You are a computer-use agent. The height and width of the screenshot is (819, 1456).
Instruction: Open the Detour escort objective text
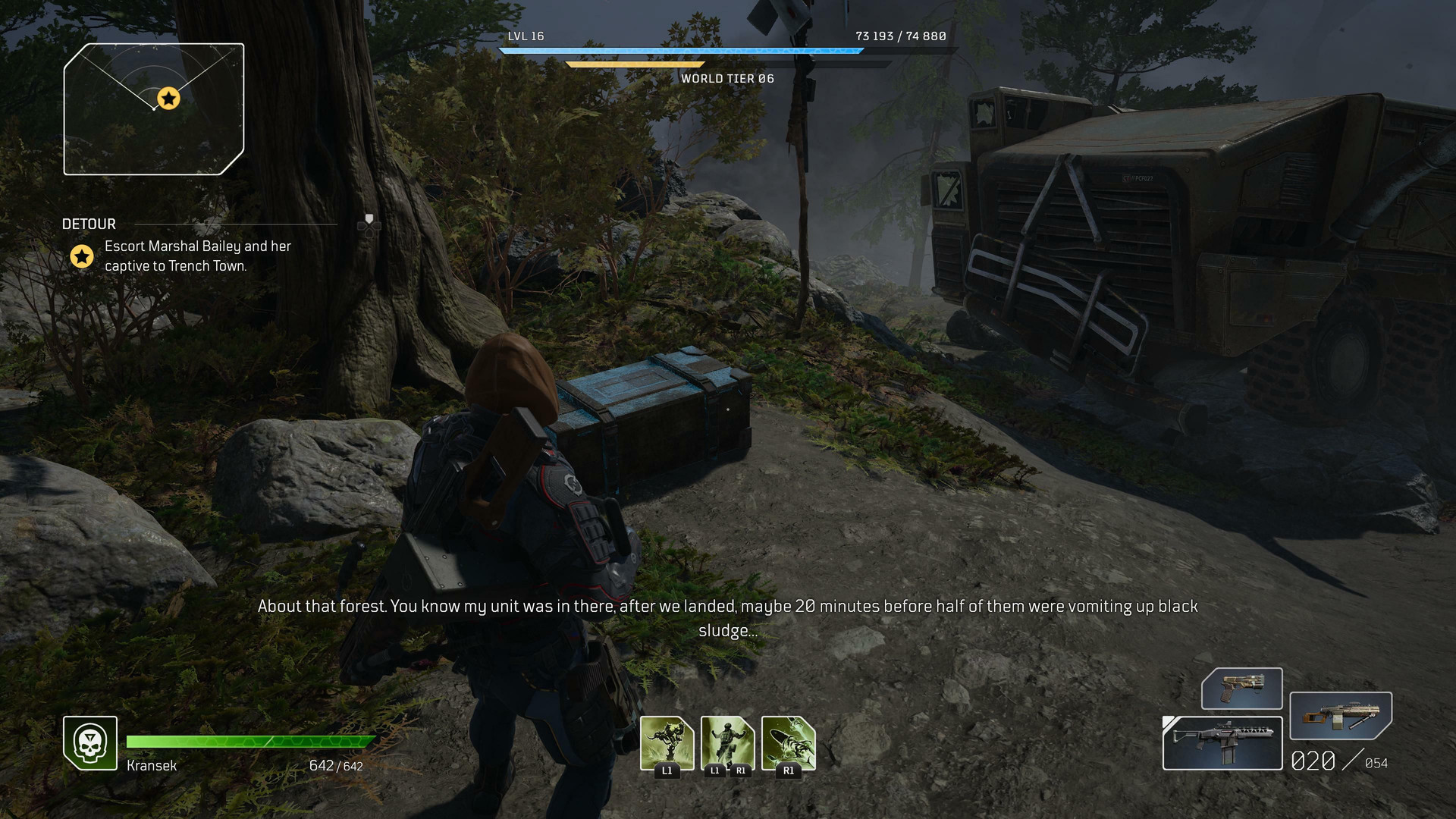[x=198, y=256]
